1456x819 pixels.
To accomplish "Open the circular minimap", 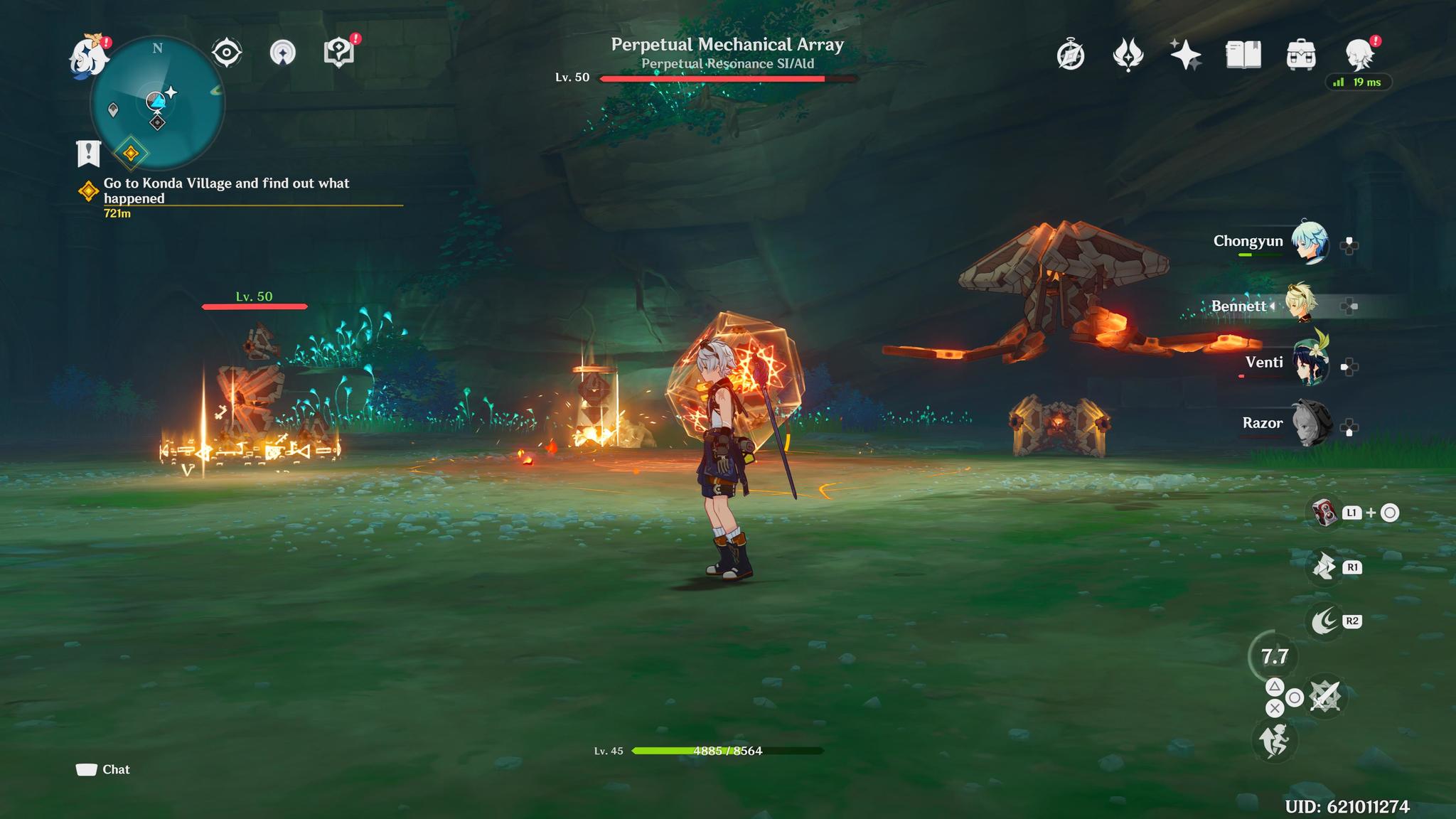I will tap(157, 104).
